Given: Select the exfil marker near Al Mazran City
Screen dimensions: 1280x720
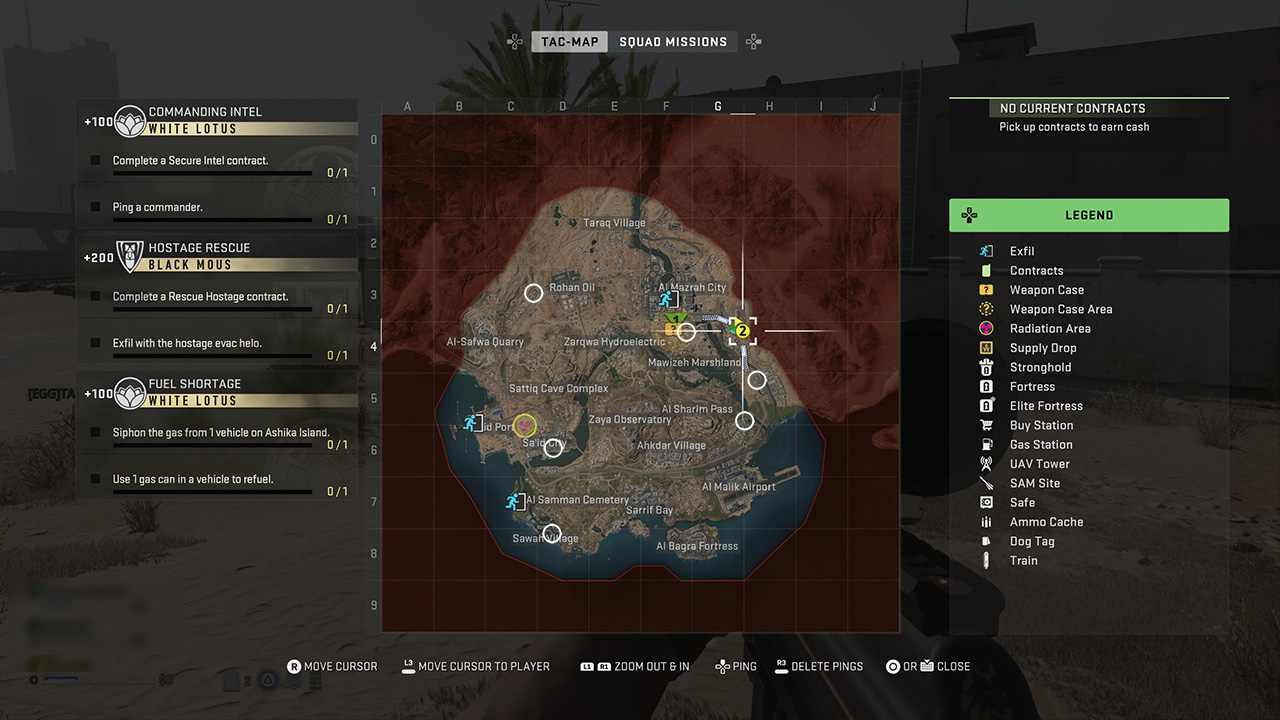Looking at the screenshot, I should click(x=666, y=297).
